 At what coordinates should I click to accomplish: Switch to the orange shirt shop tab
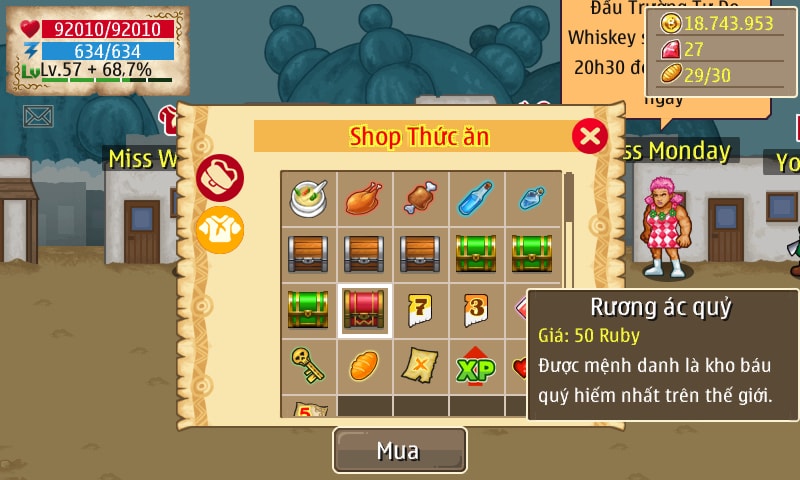pyautogui.click(x=219, y=229)
